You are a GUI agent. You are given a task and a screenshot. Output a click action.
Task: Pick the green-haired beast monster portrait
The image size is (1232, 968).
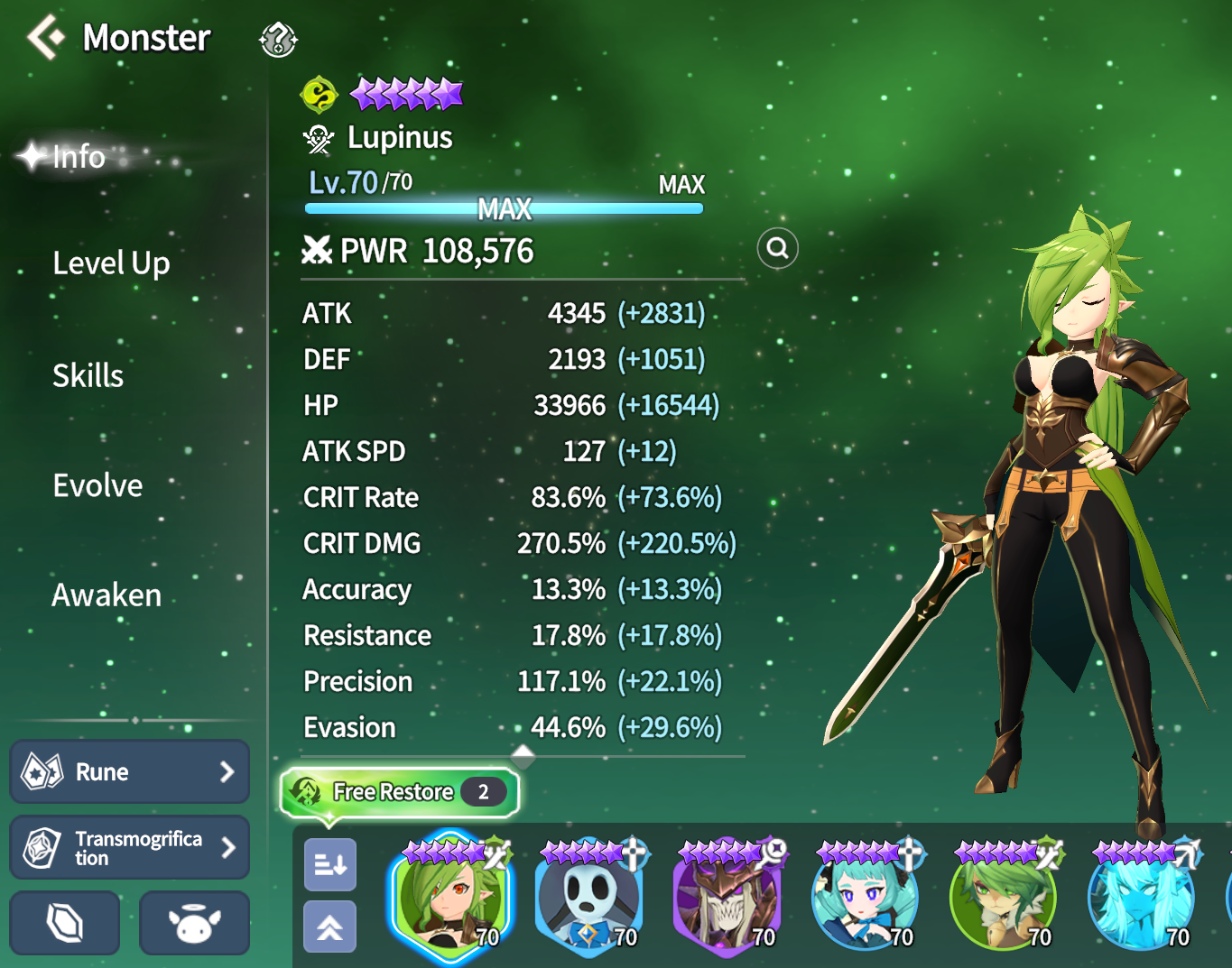(x=1003, y=896)
